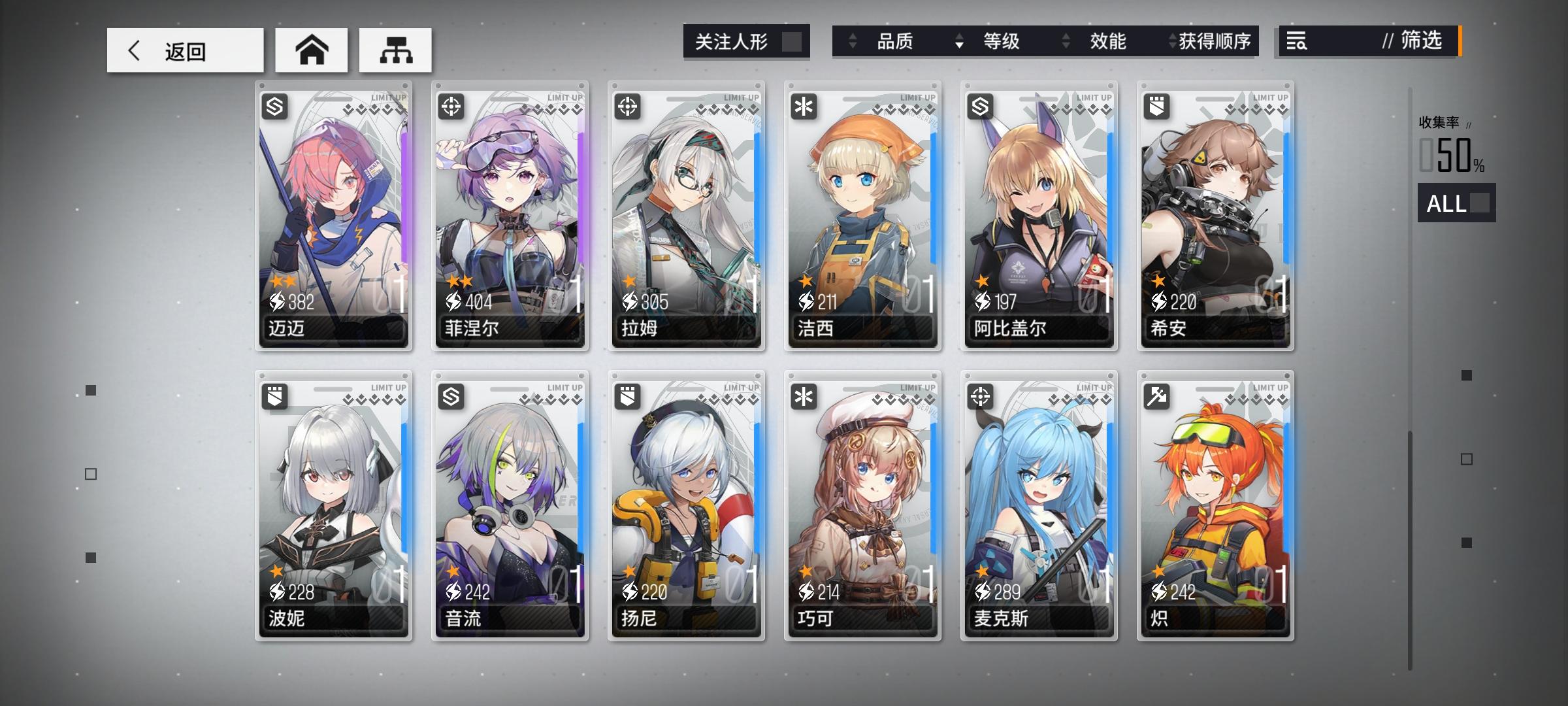The height and width of the screenshot is (706, 1568).
Task: Click the 返回 back button
Action: pyautogui.click(x=183, y=50)
